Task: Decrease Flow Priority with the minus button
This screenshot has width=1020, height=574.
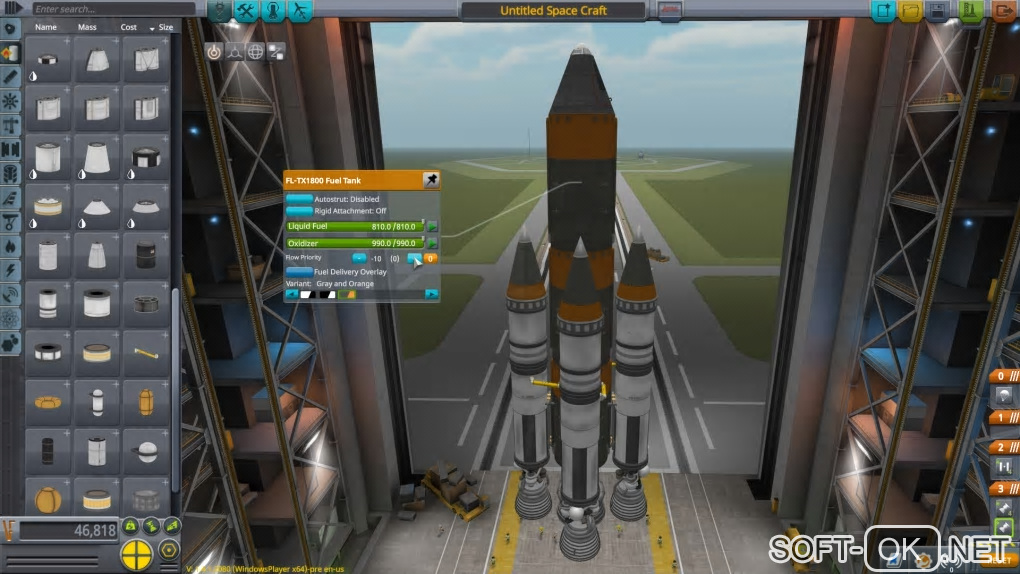Action: tap(359, 258)
